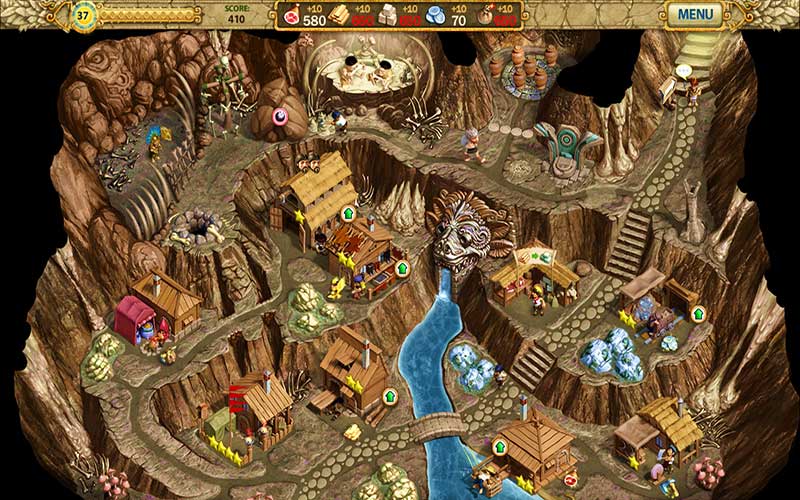Activate upgrade arrow on house left of river
Viewport: 800px width, 500px height.
(x=389, y=397)
